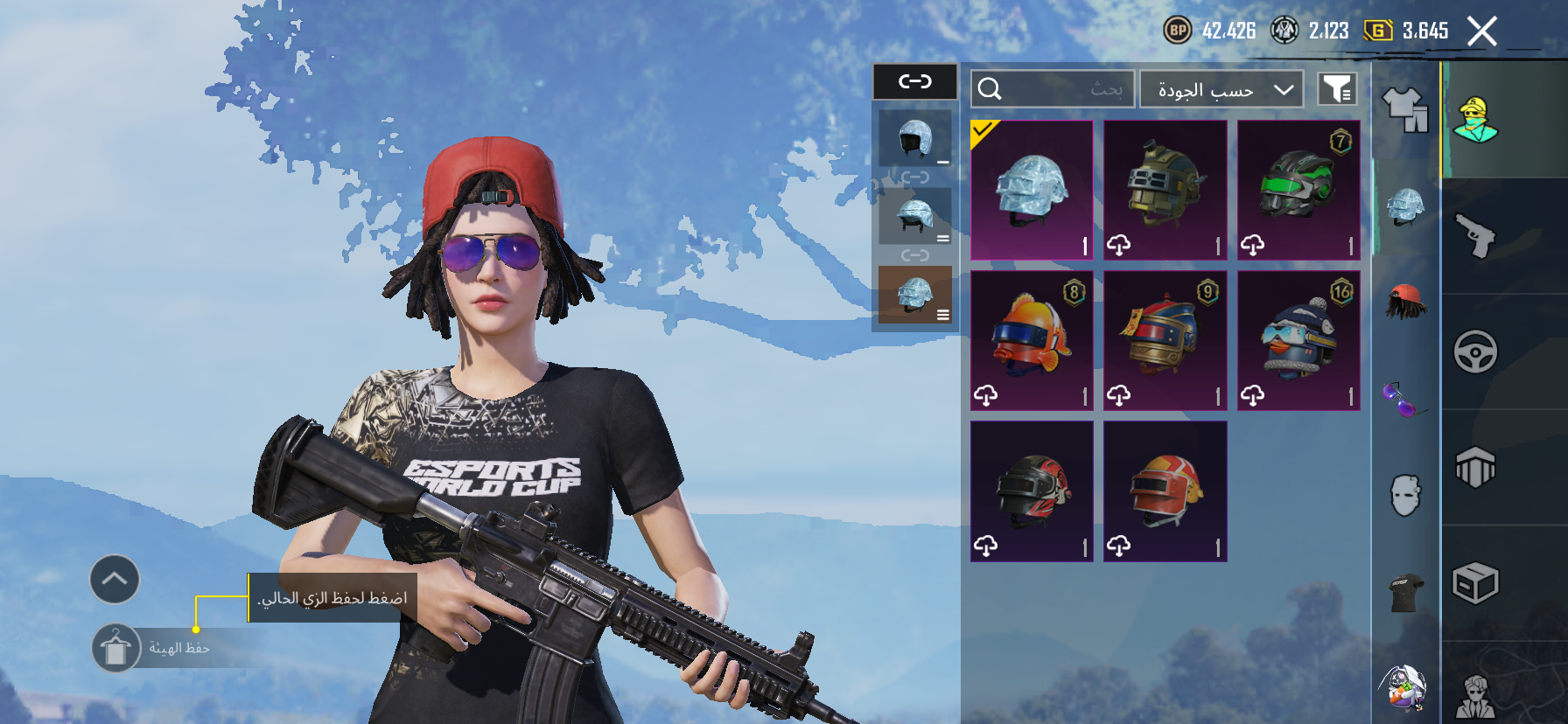Choose the red and yellow helmet skin
This screenshot has height=724, width=1568.
click(1165, 491)
